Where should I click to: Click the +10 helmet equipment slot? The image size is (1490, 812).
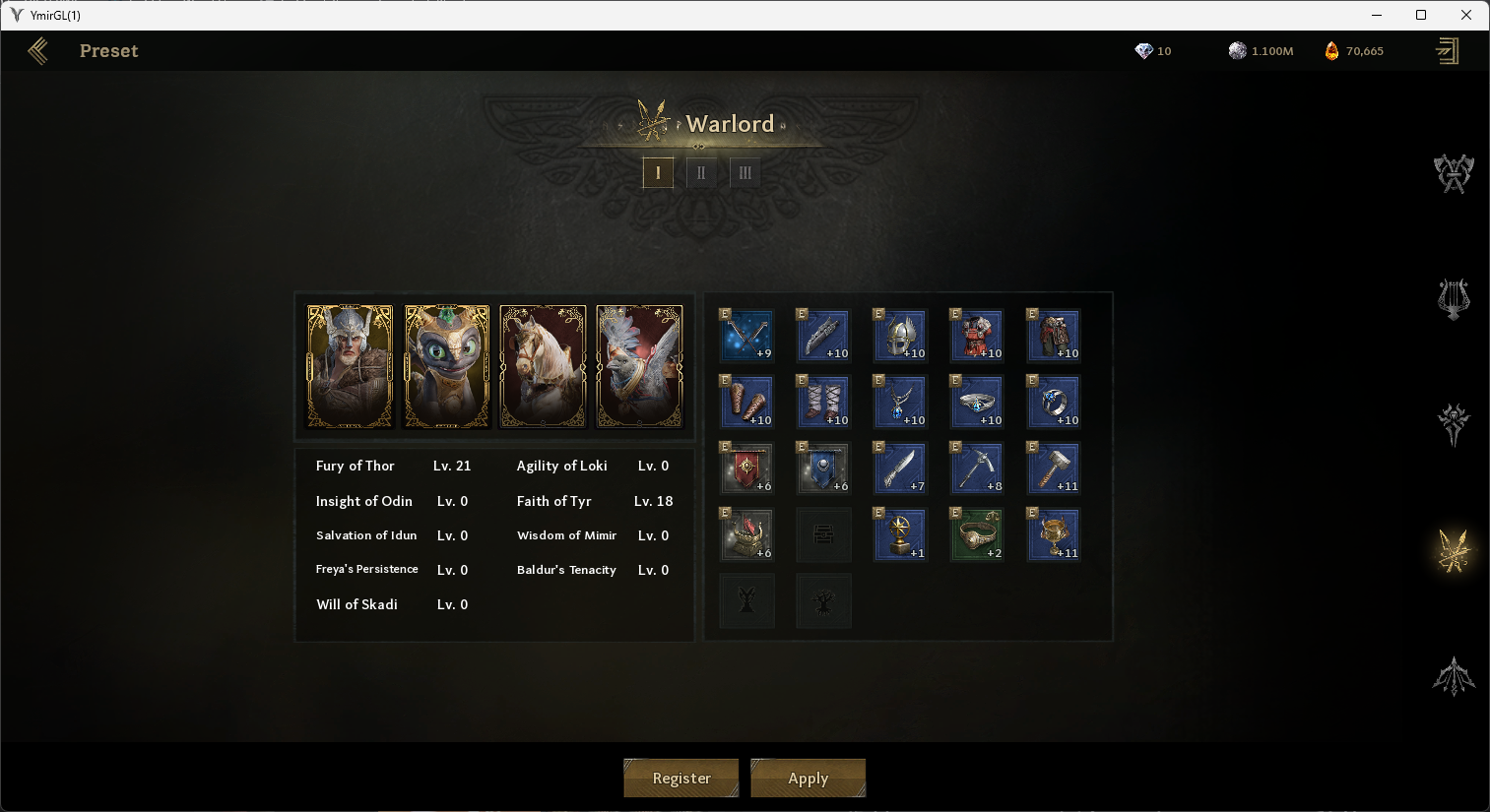click(900, 336)
